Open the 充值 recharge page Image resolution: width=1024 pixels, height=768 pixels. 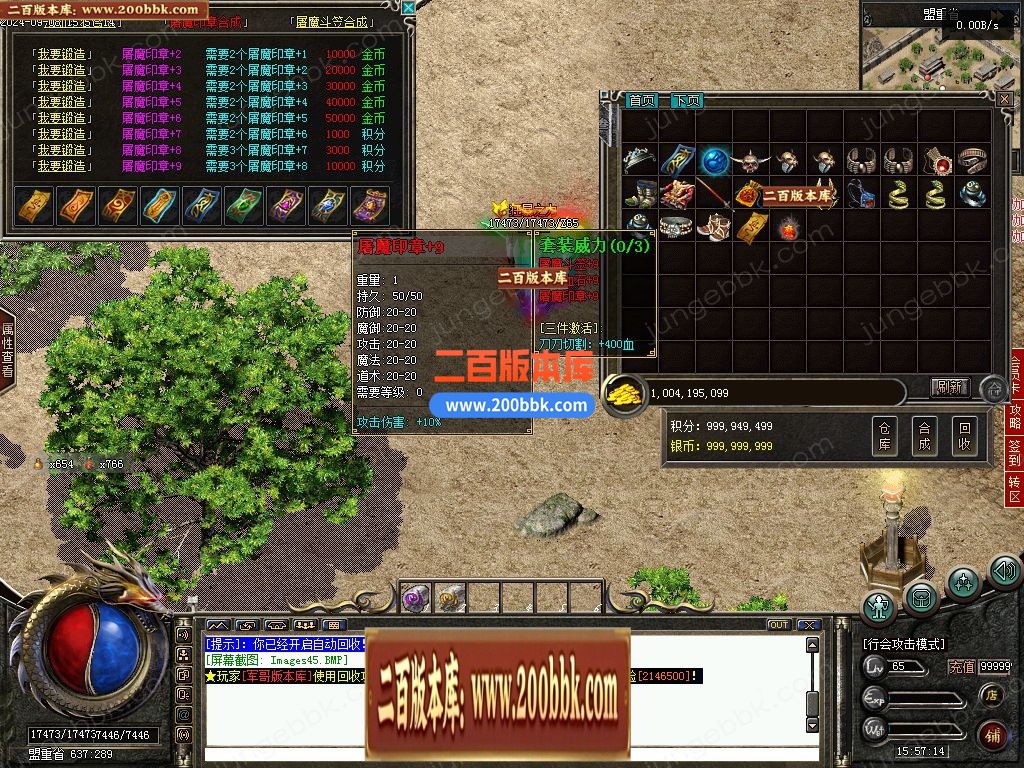click(x=961, y=667)
